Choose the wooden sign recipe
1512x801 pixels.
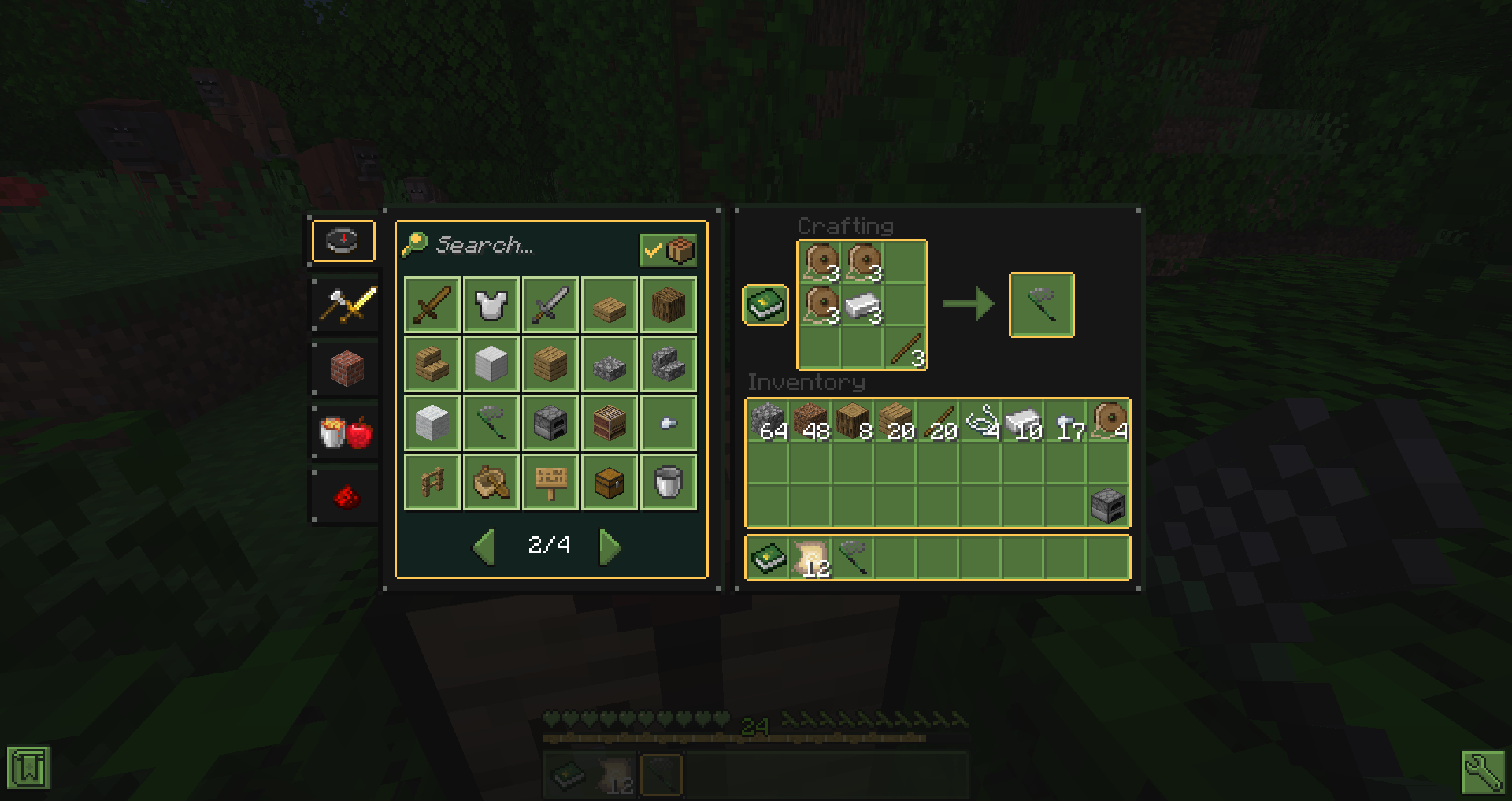pyautogui.click(x=550, y=482)
